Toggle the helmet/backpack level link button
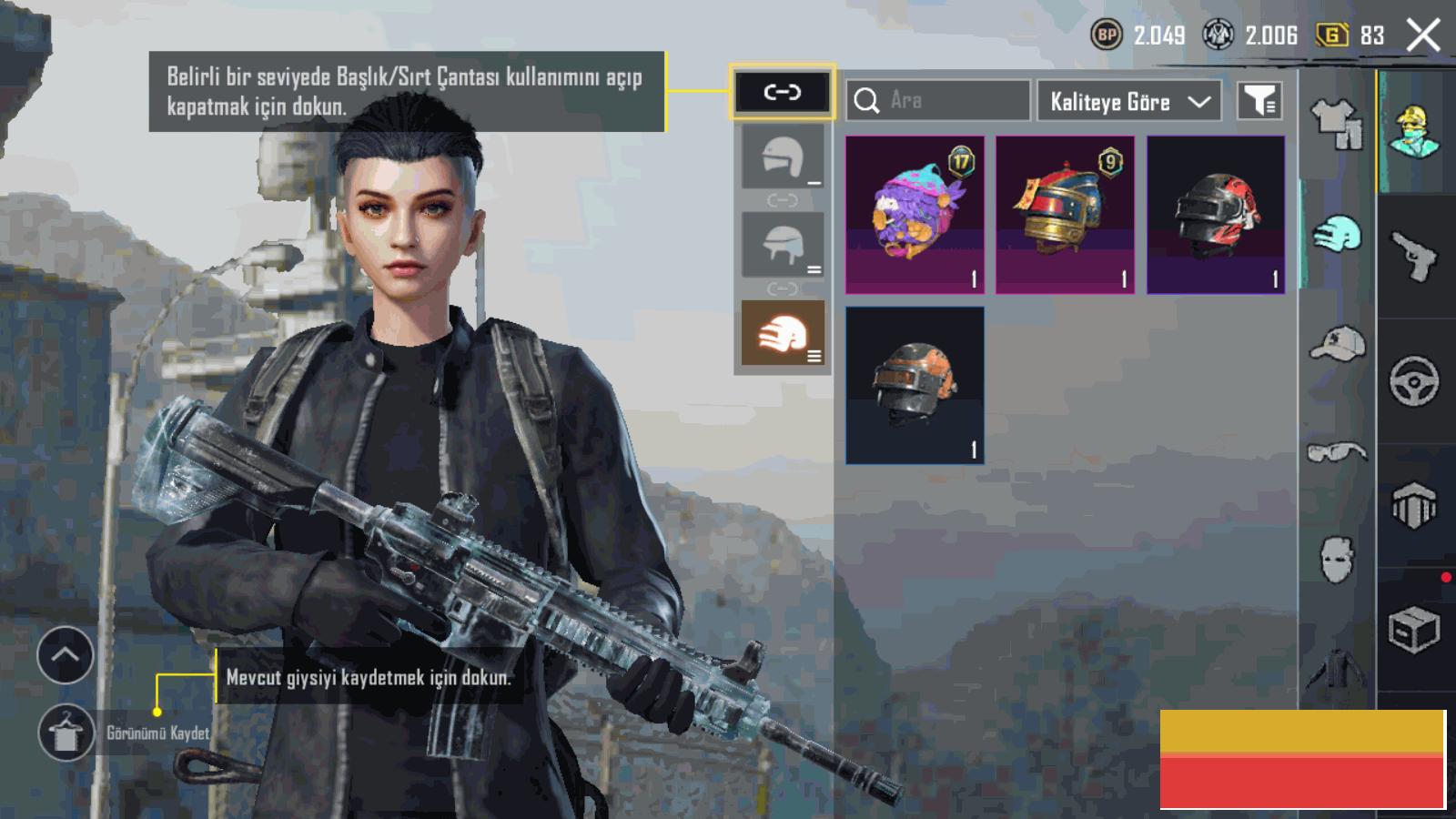Screen dimensions: 1456x819 click(x=782, y=92)
